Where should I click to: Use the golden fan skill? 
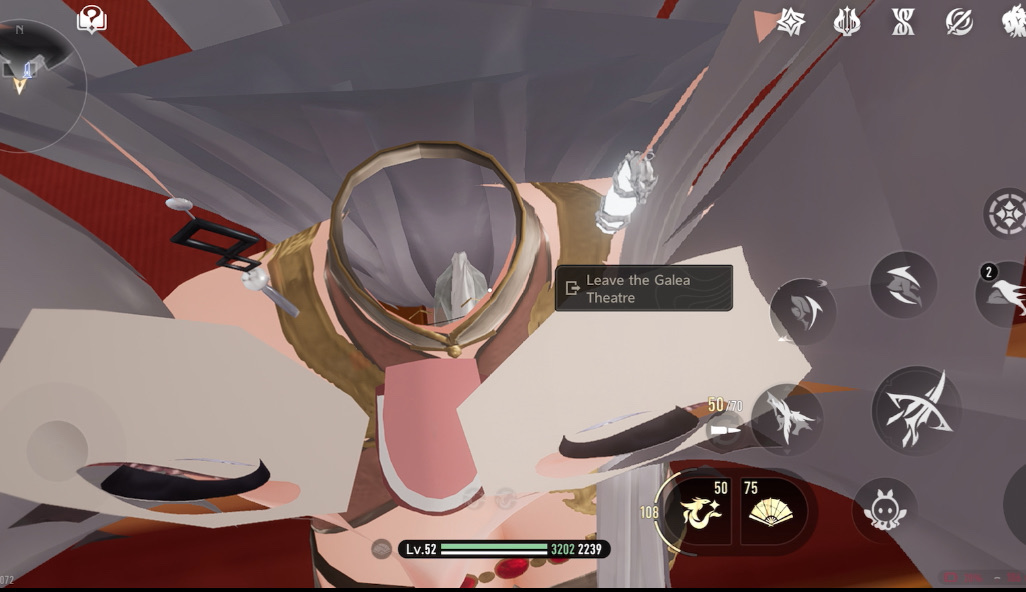[x=773, y=510]
